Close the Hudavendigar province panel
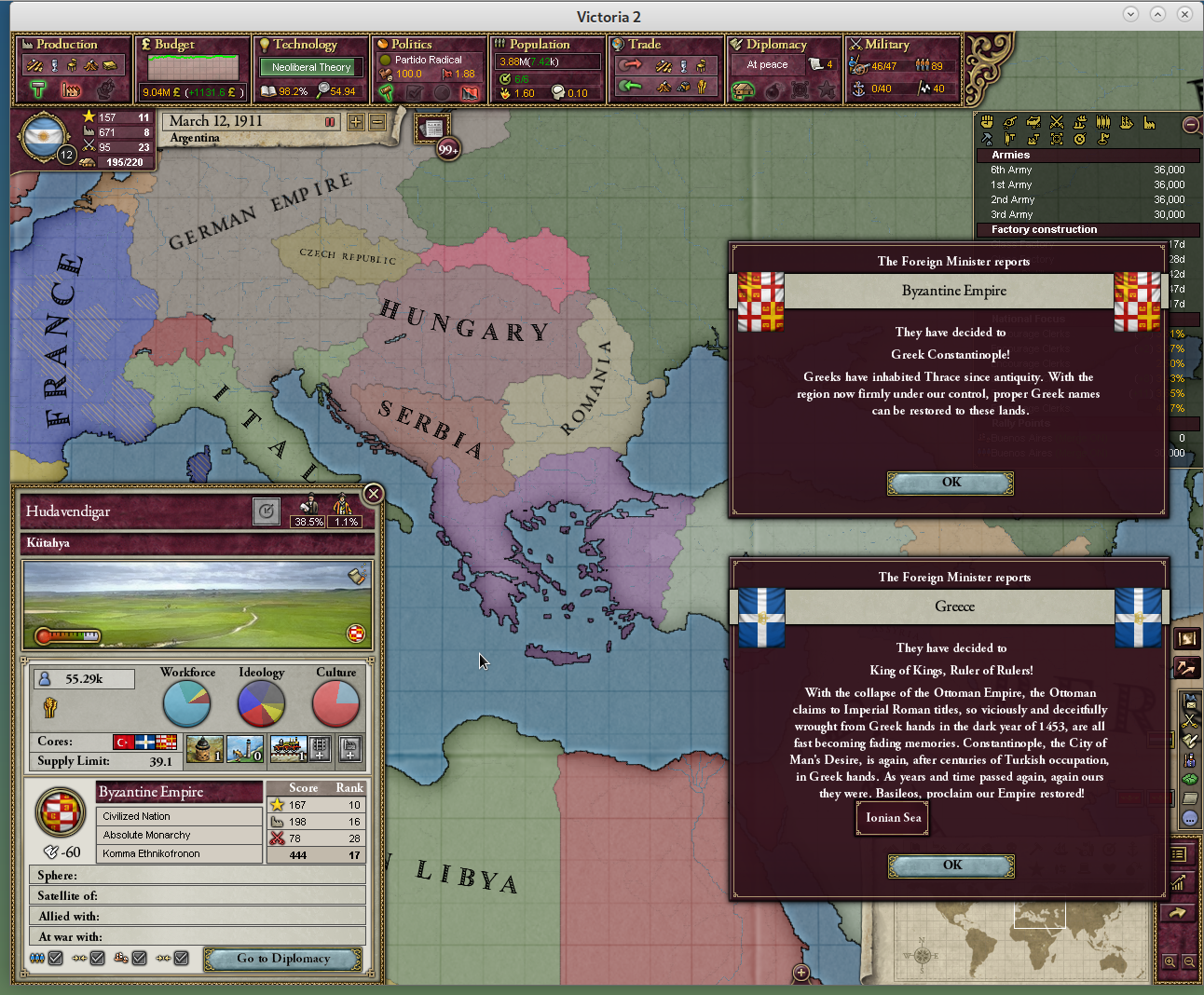This screenshot has width=1204, height=995. pyautogui.click(x=373, y=494)
